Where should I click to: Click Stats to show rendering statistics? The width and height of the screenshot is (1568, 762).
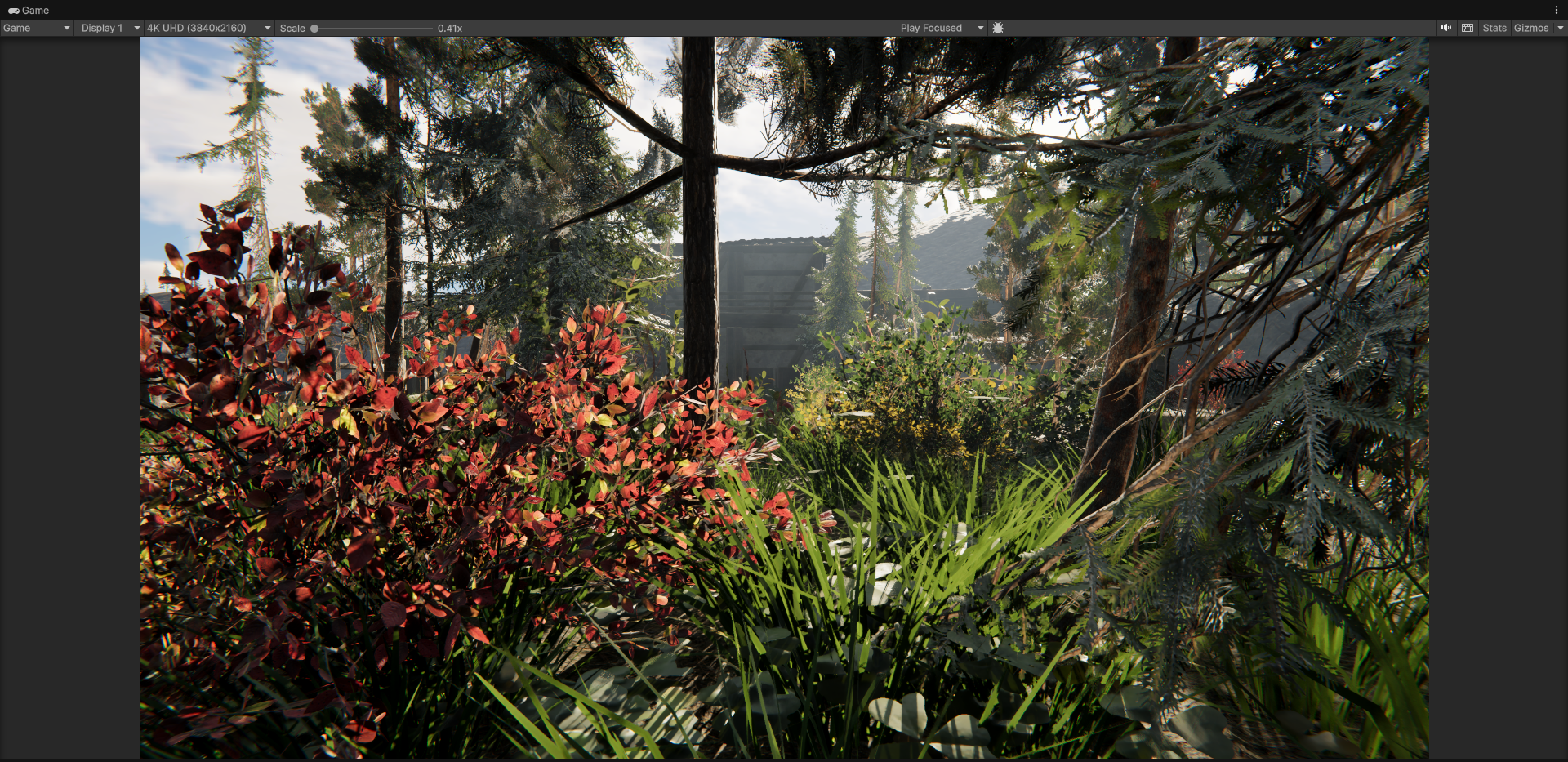click(1495, 27)
